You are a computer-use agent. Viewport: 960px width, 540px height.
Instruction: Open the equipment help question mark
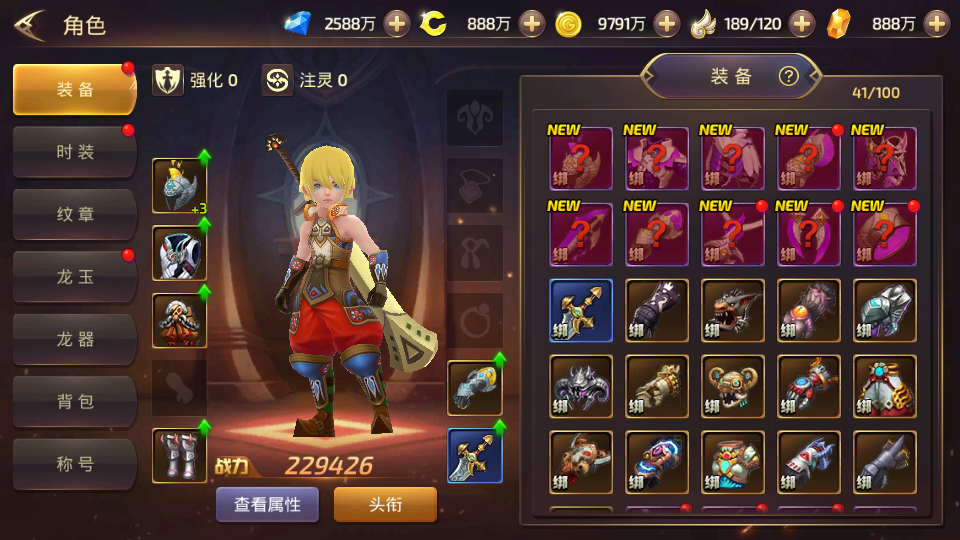click(x=789, y=76)
